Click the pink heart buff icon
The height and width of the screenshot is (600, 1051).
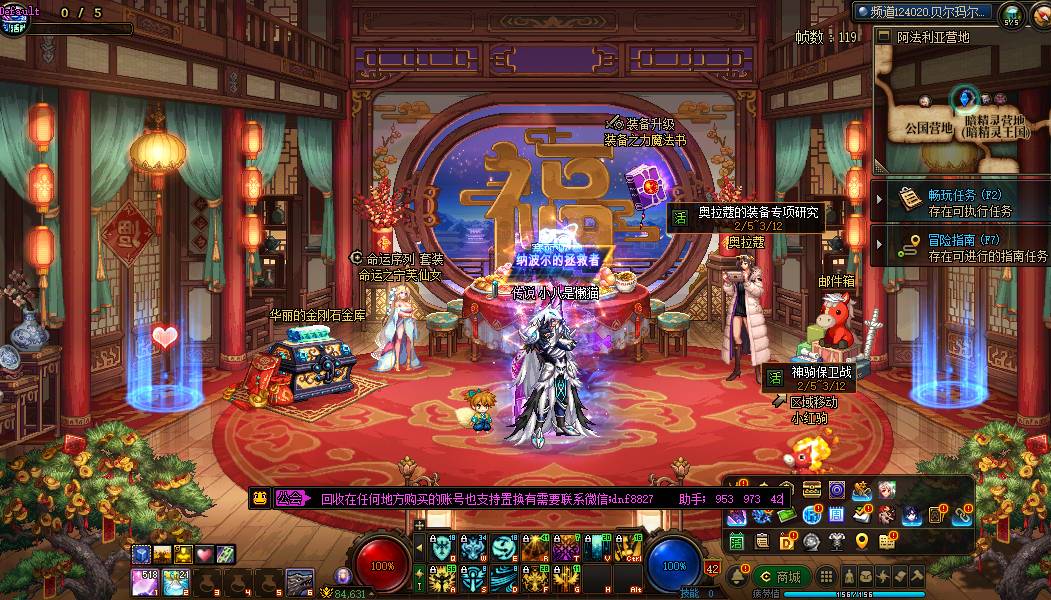pyautogui.click(x=204, y=554)
